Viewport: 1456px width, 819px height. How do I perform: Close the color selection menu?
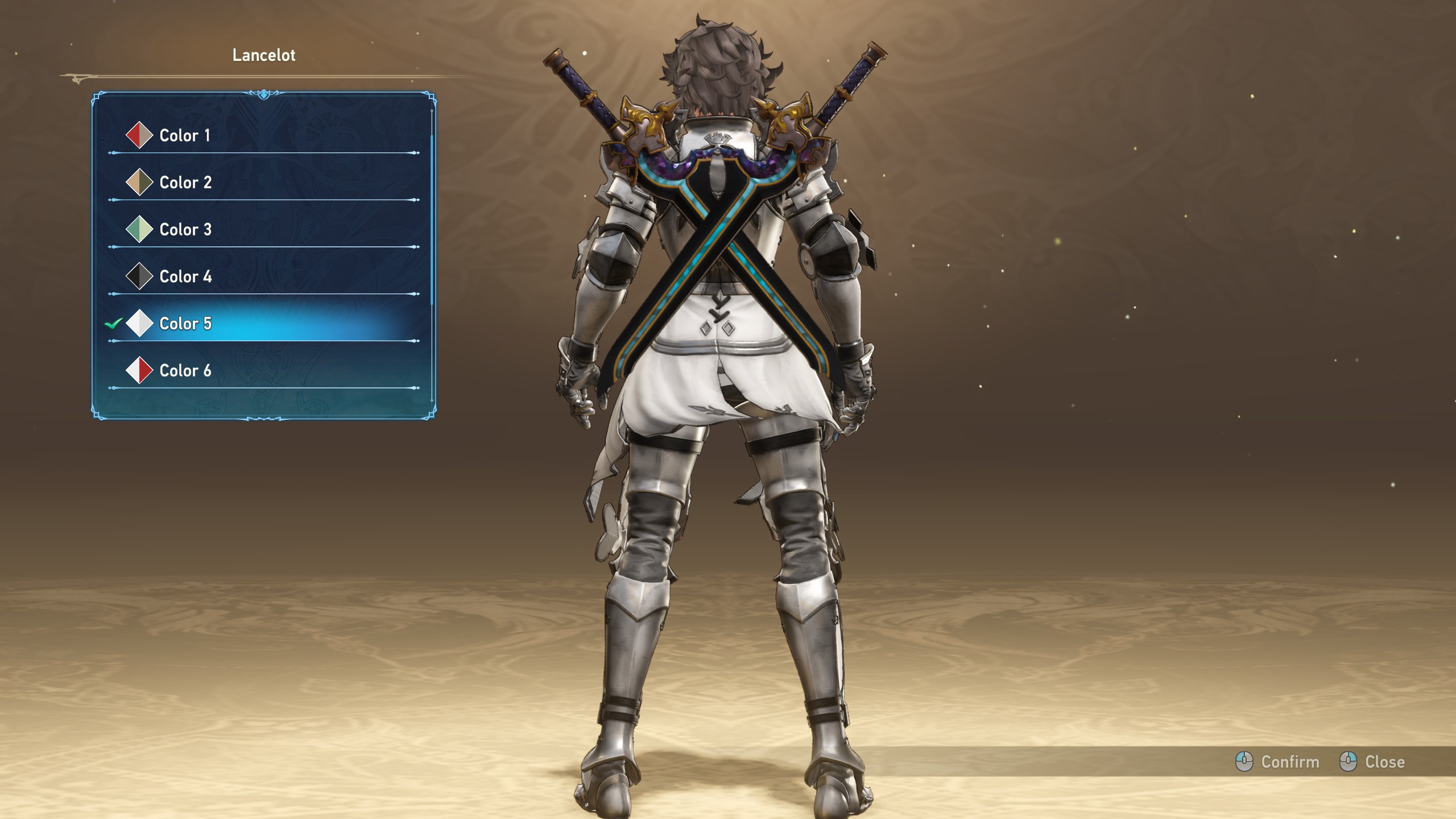click(1372, 762)
